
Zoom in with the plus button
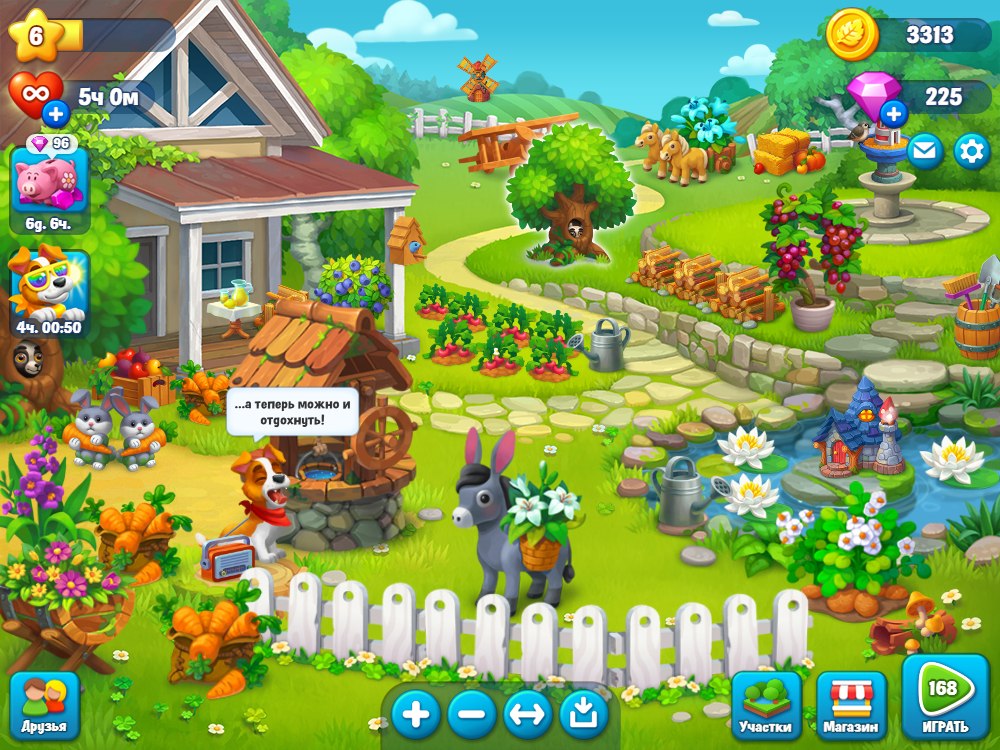pos(416,714)
